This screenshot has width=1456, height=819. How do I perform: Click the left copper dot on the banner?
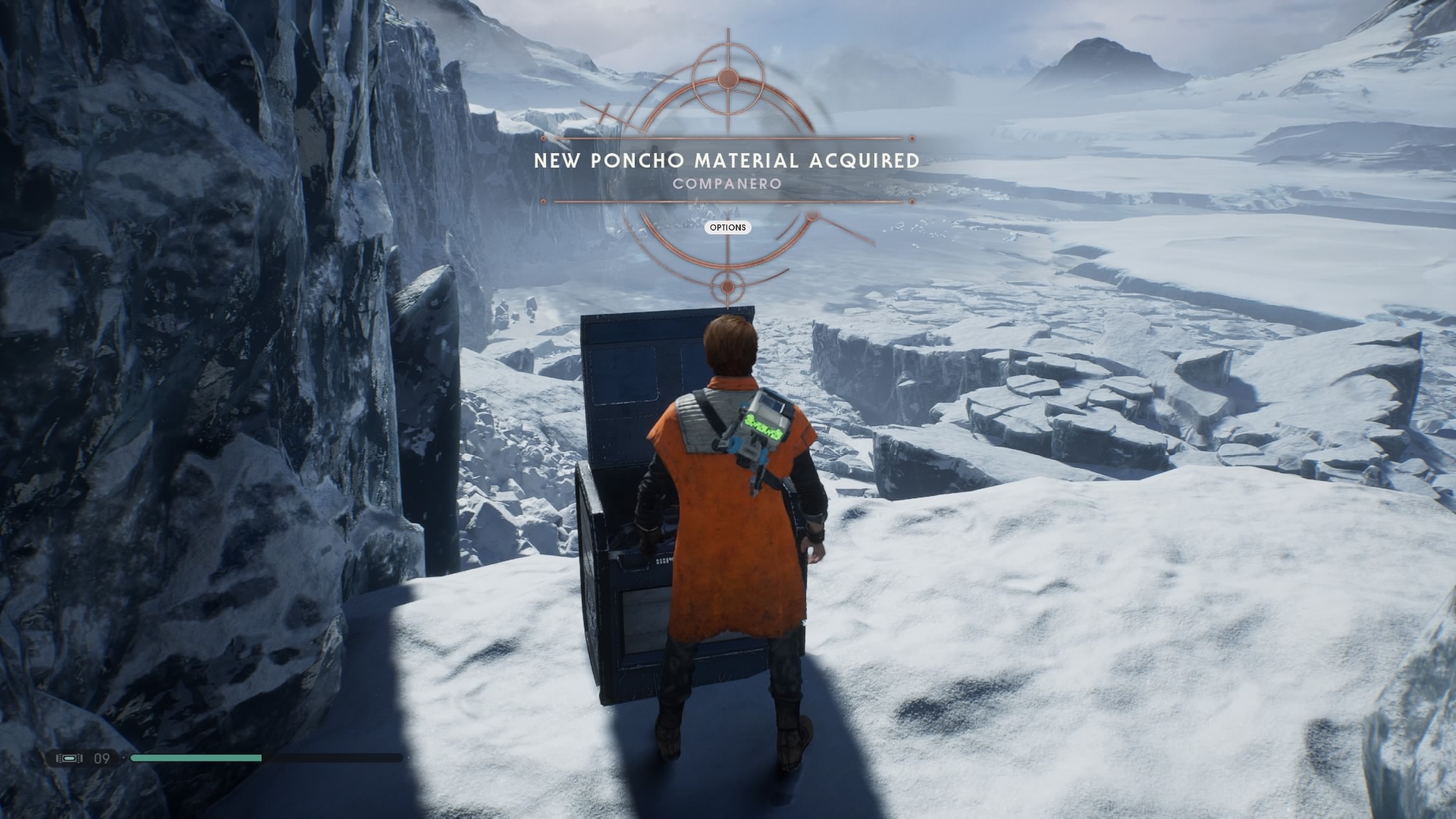(543, 137)
